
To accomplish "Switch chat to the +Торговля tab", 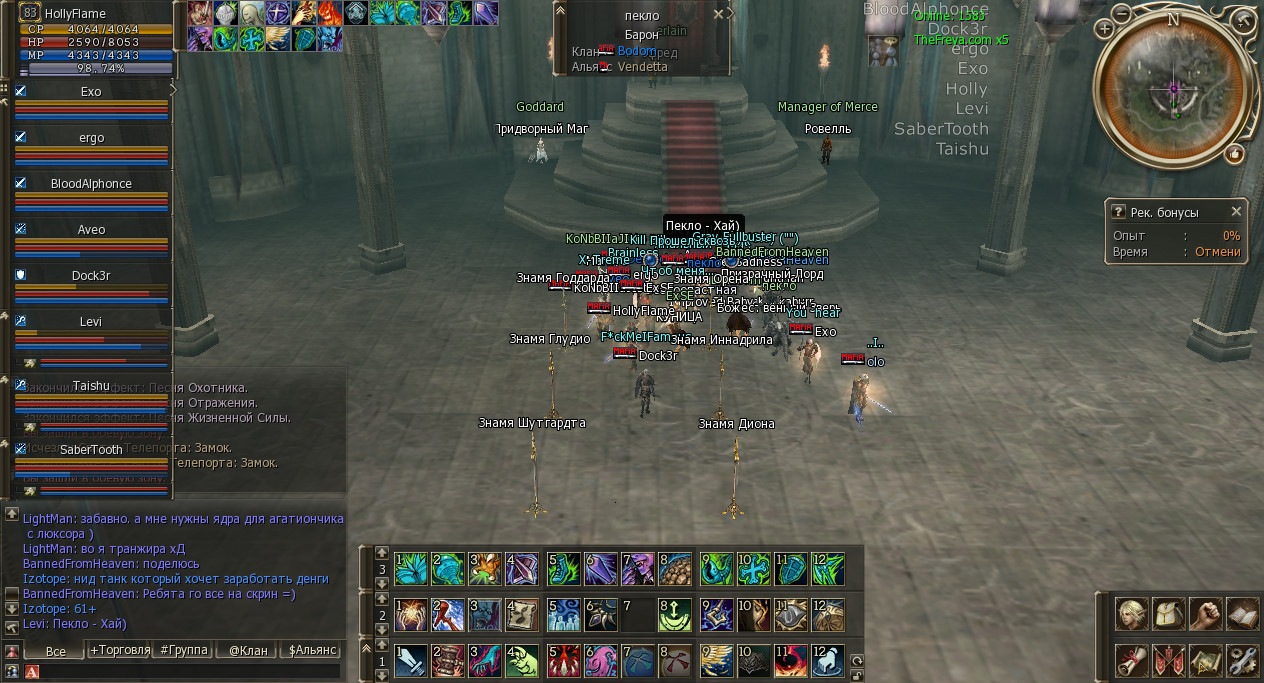I will coord(120,650).
